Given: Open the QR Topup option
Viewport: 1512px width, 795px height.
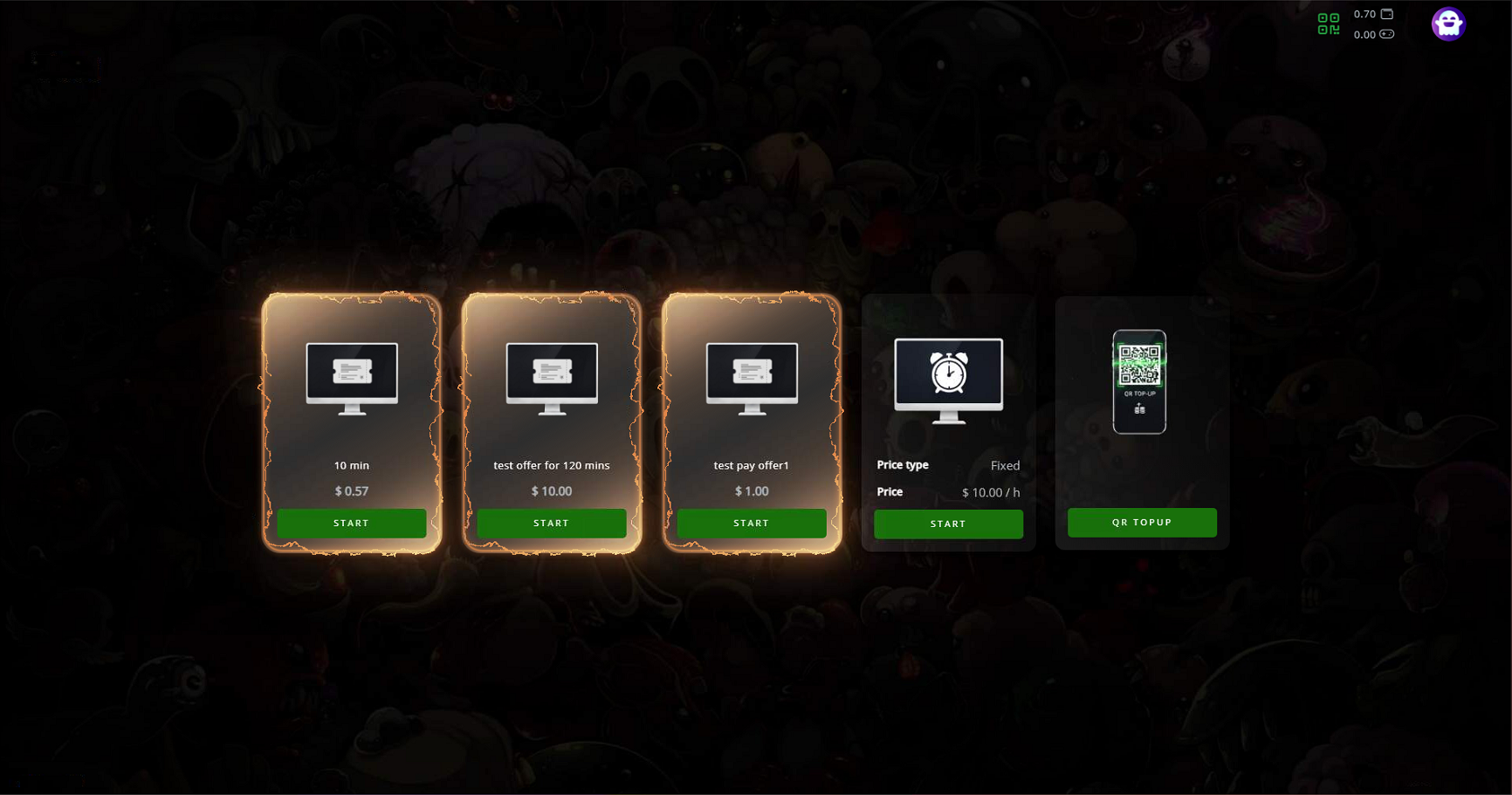Looking at the screenshot, I should [1142, 522].
